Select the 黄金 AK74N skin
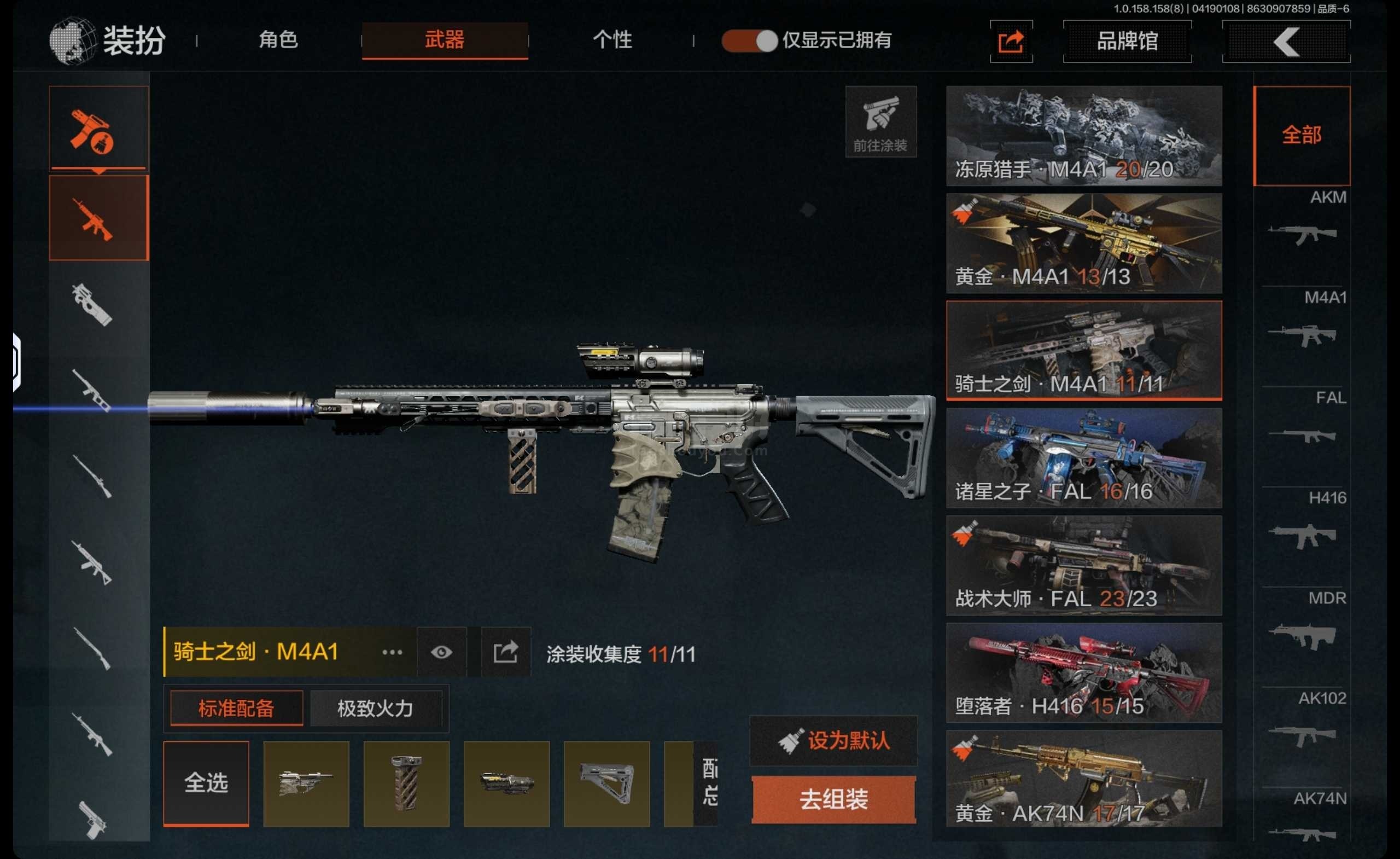Image resolution: width=1400 pixels, height=859 pixels. [x=1083, y=779]
